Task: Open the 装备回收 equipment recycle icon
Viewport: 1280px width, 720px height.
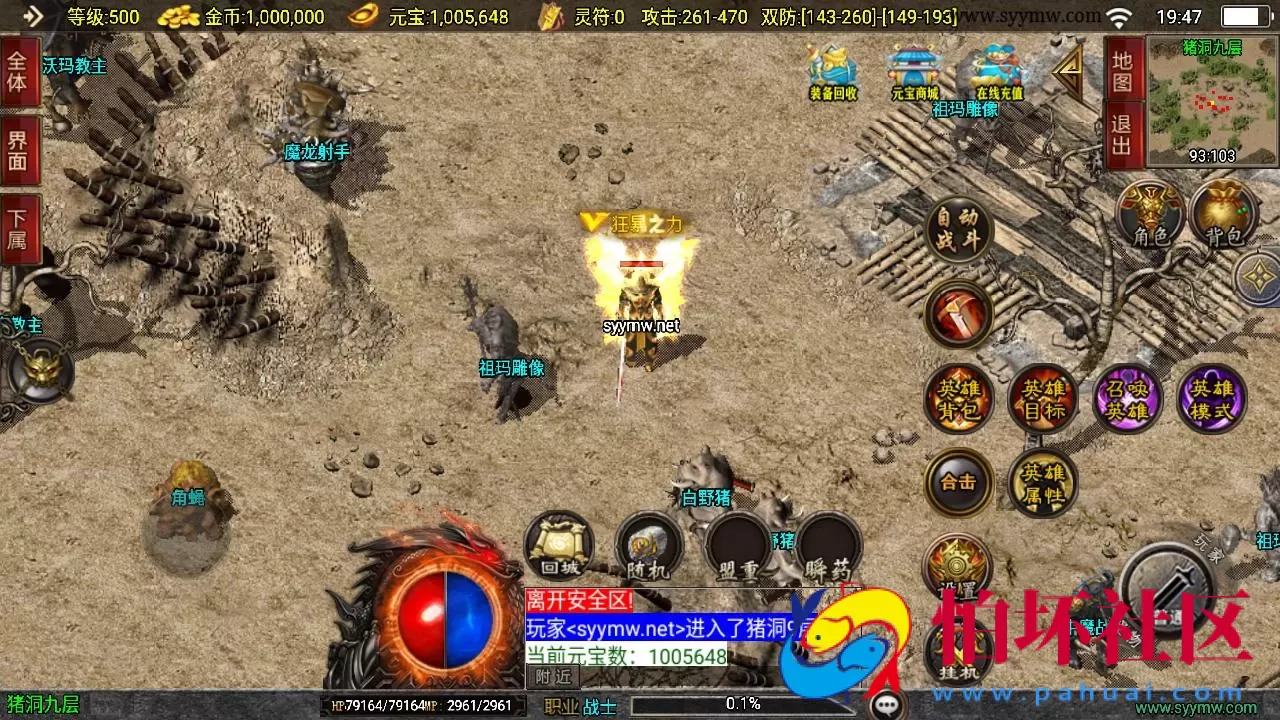Action: coord(831,75)
